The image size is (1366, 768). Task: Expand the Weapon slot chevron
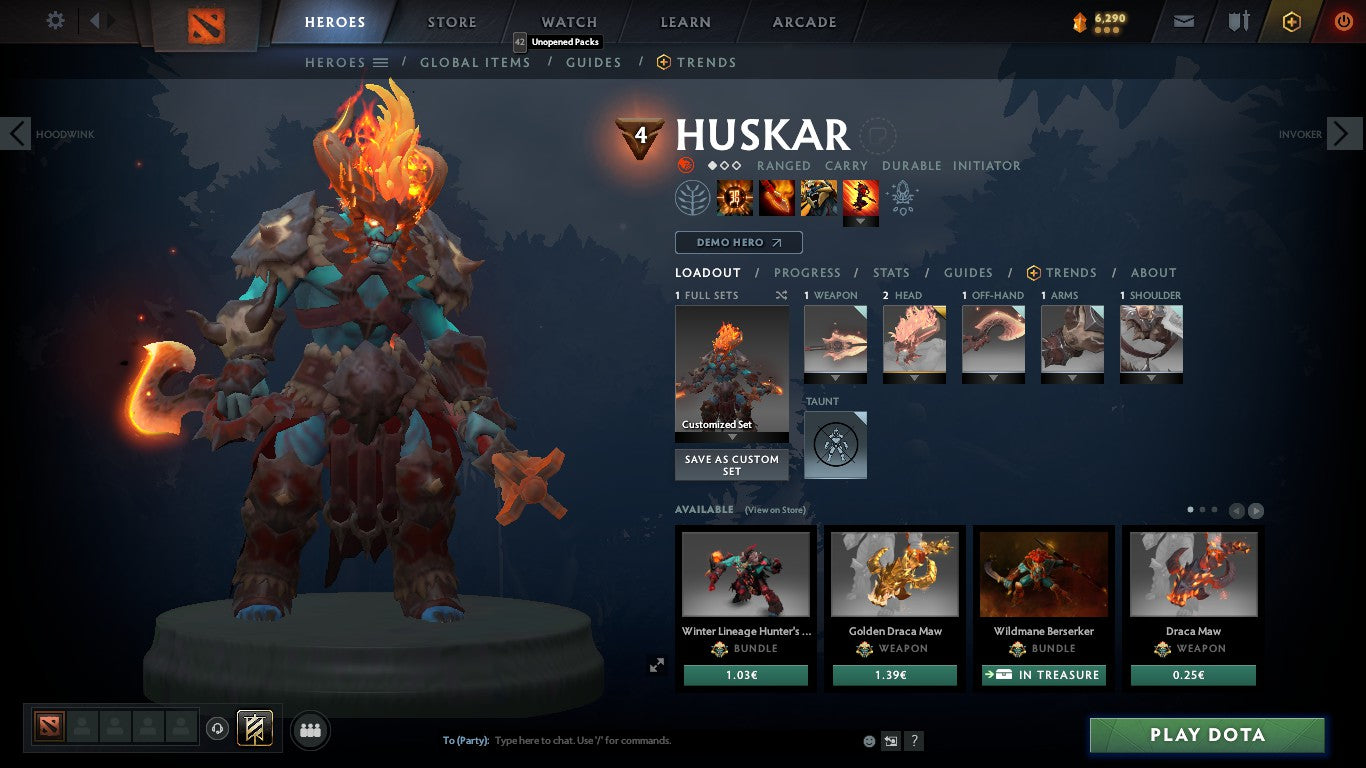point(835,379)
